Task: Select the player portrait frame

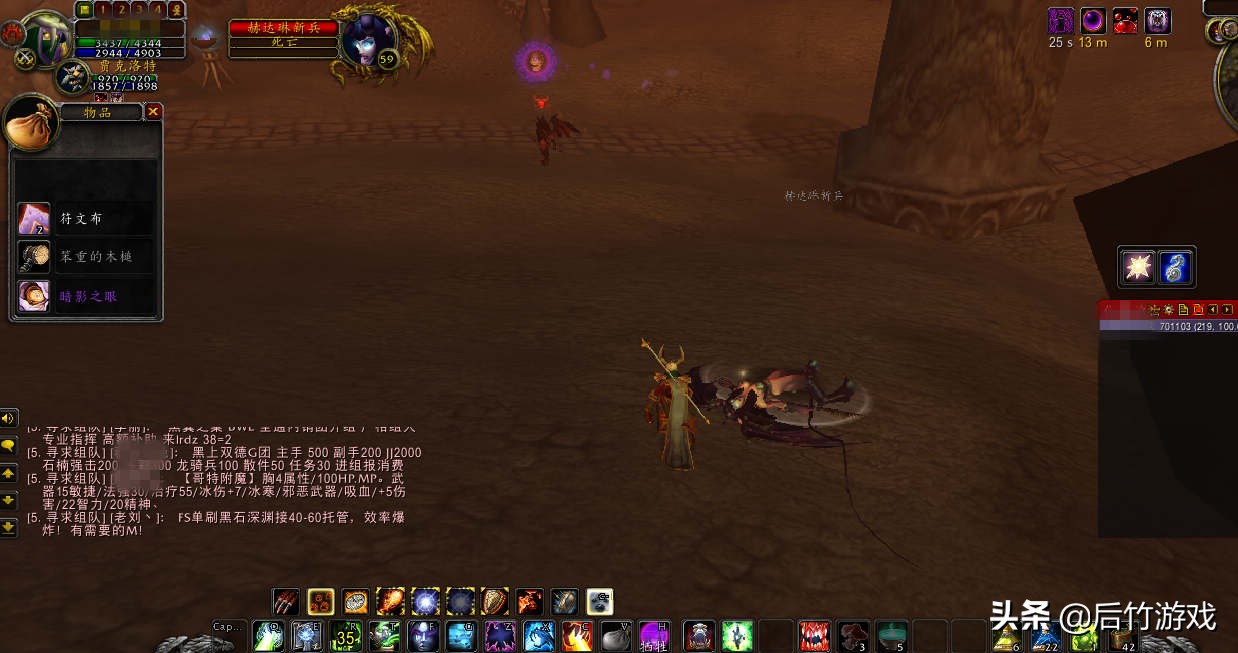Action: point(47,38)
